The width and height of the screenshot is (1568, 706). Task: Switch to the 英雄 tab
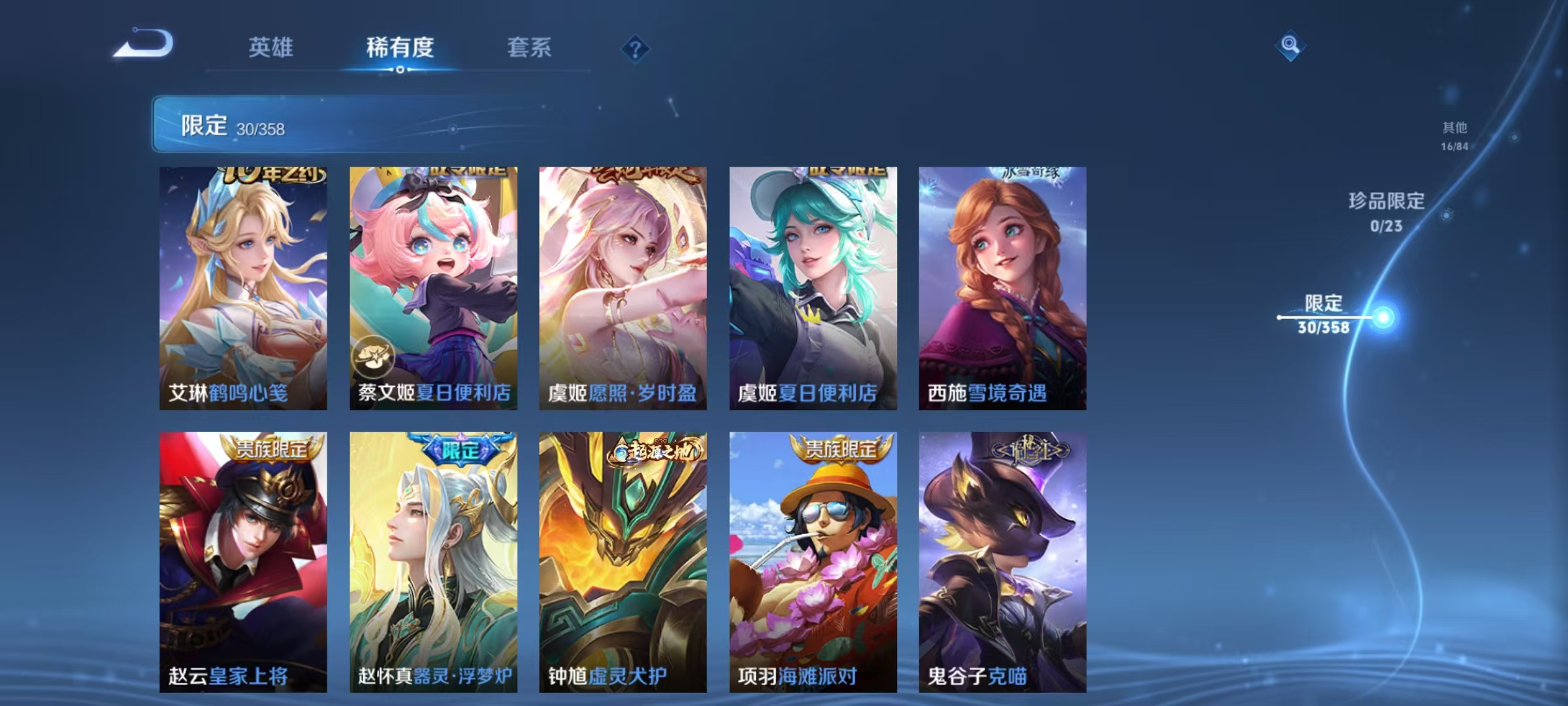pos(271,48)
